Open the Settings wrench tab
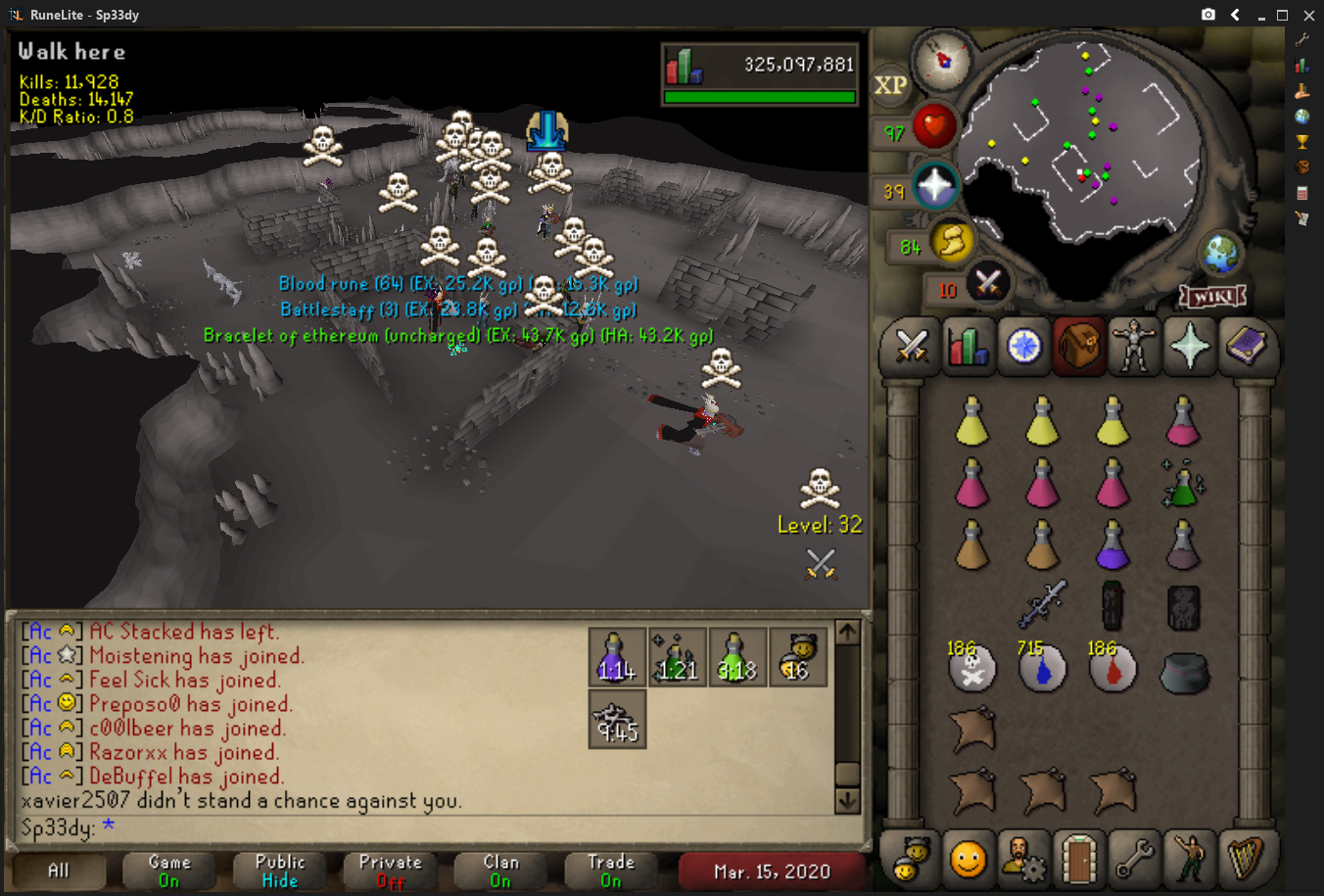 (x=1134, y=858)
